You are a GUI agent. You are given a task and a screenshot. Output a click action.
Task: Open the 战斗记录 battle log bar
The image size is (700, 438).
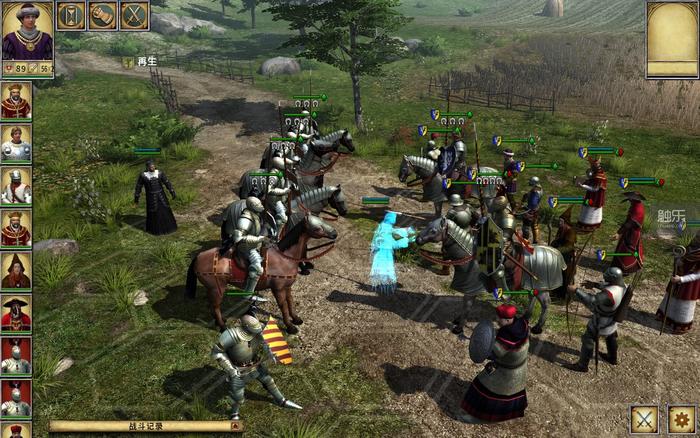pyautogui.click(x=145, y=426)
